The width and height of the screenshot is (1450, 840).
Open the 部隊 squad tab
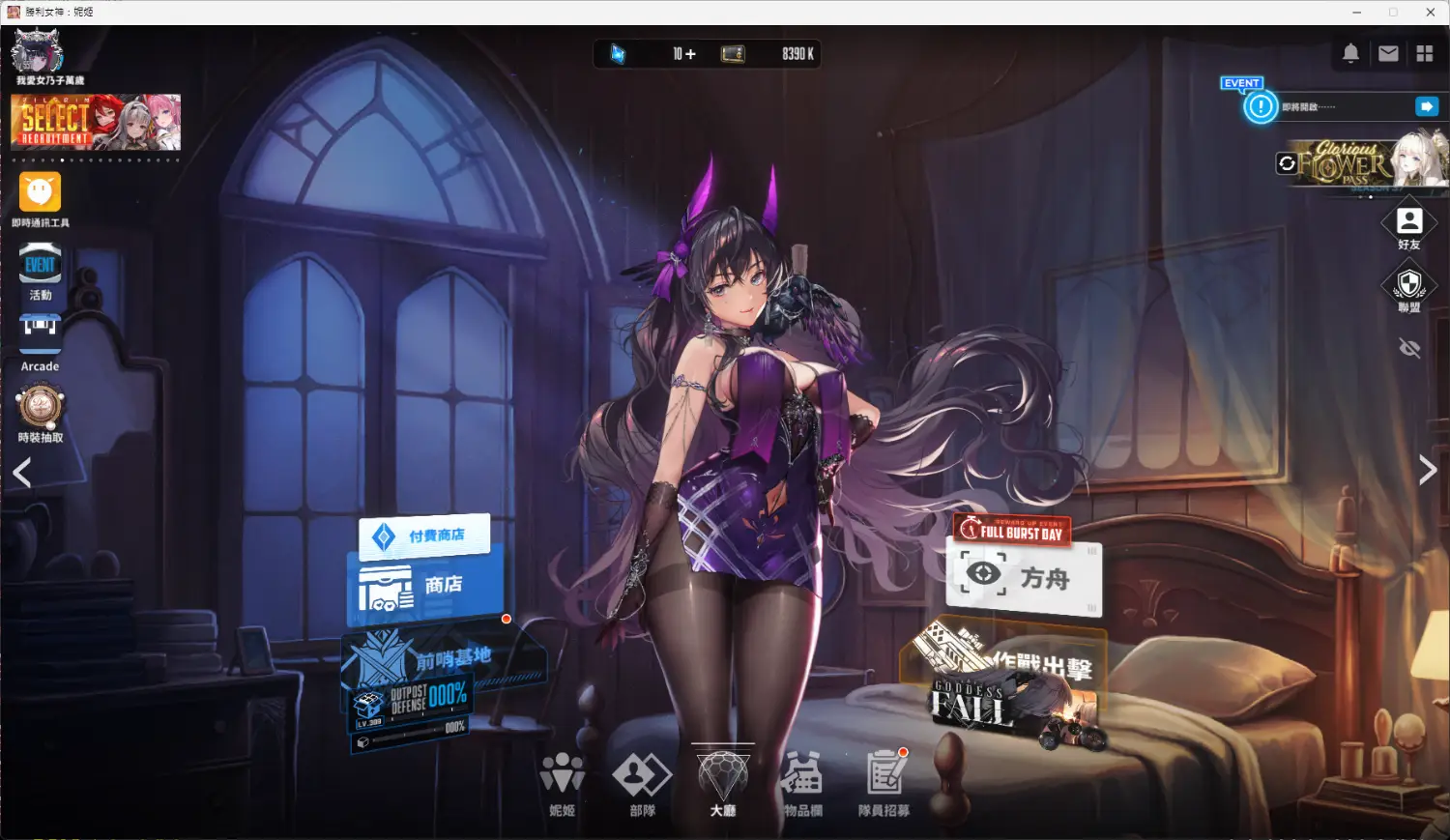click(x=642, y=781)
